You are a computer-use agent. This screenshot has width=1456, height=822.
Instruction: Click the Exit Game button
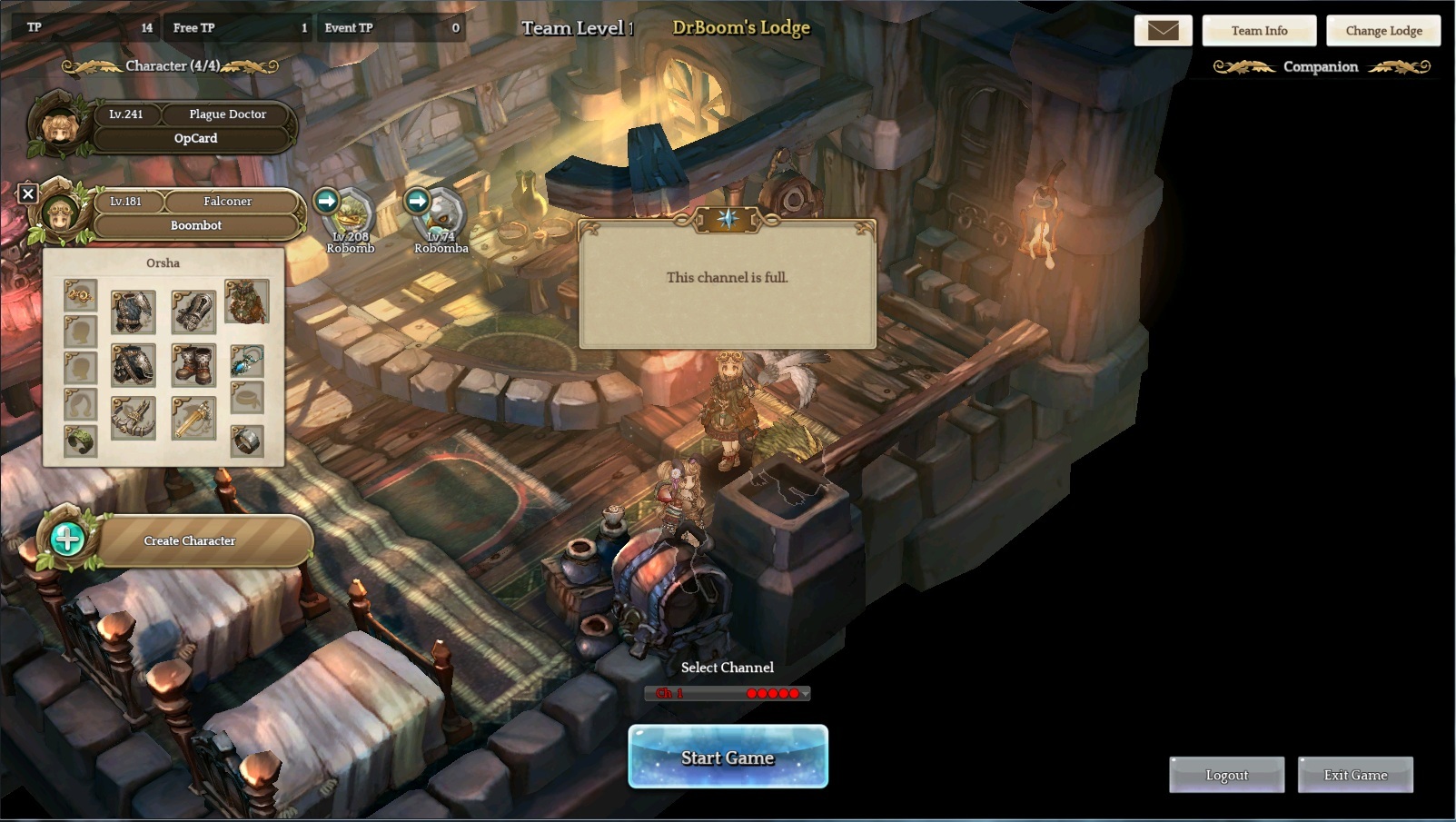point(1355,775)
